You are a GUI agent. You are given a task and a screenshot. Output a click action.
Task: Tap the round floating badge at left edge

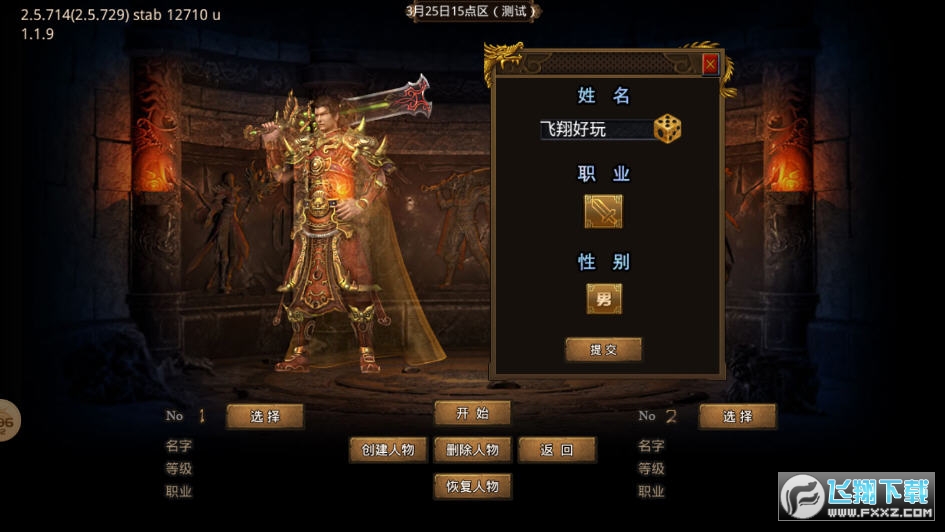pyautogui.click(x=6, y=421)
